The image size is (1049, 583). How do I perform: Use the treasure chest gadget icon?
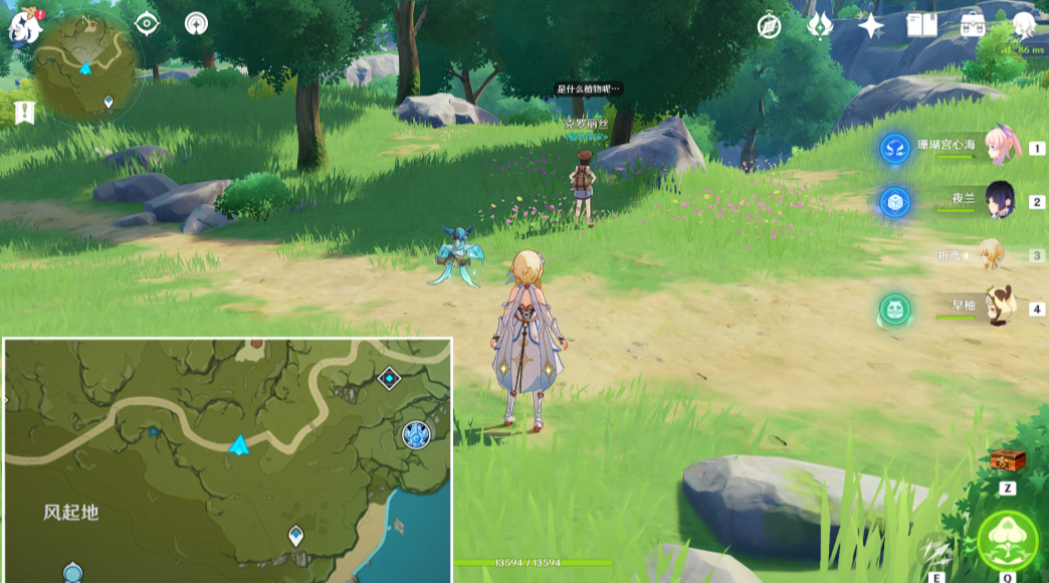(x=1007, y=460)
